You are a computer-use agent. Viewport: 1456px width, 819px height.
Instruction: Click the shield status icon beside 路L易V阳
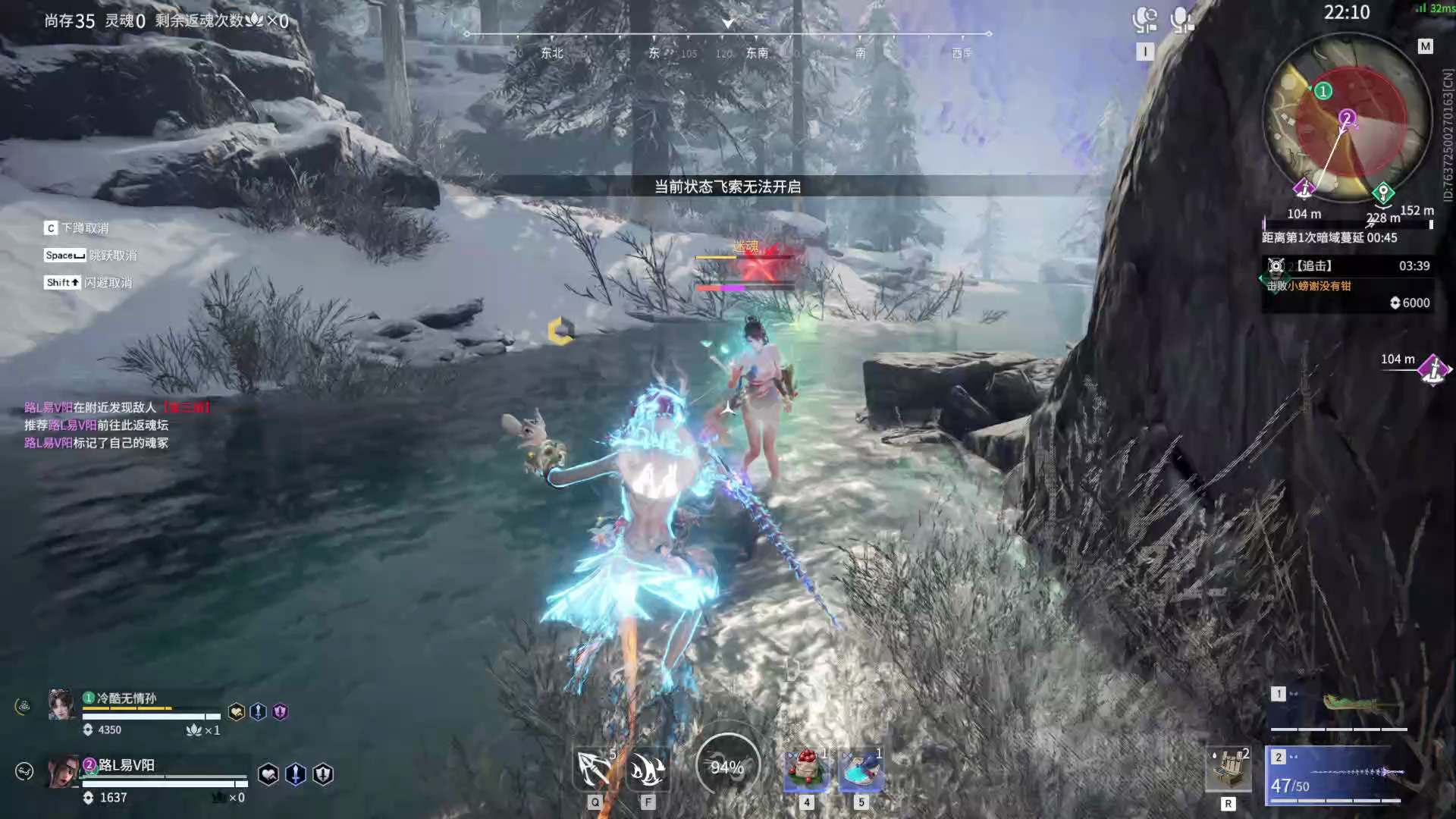pos(323,774)
